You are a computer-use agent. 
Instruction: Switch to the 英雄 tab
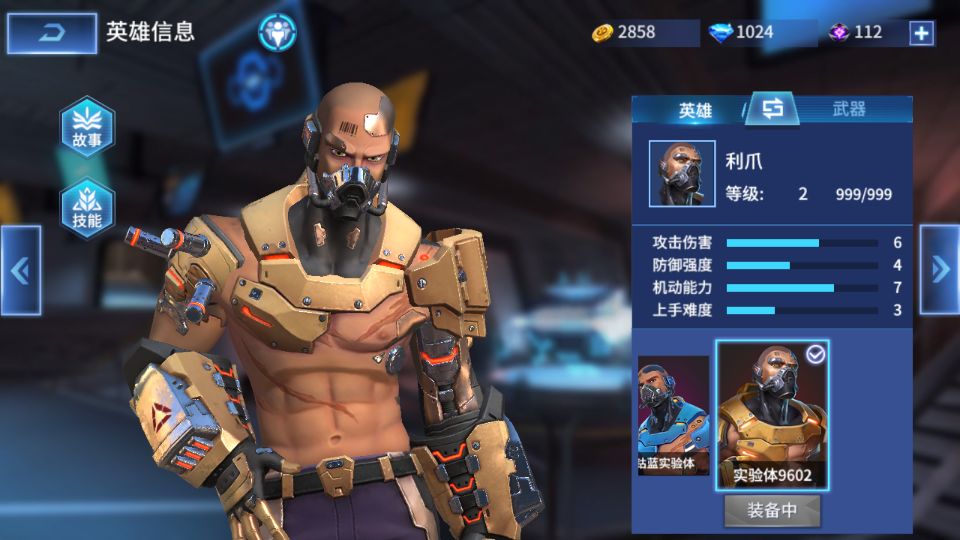[x=695, y=110]
